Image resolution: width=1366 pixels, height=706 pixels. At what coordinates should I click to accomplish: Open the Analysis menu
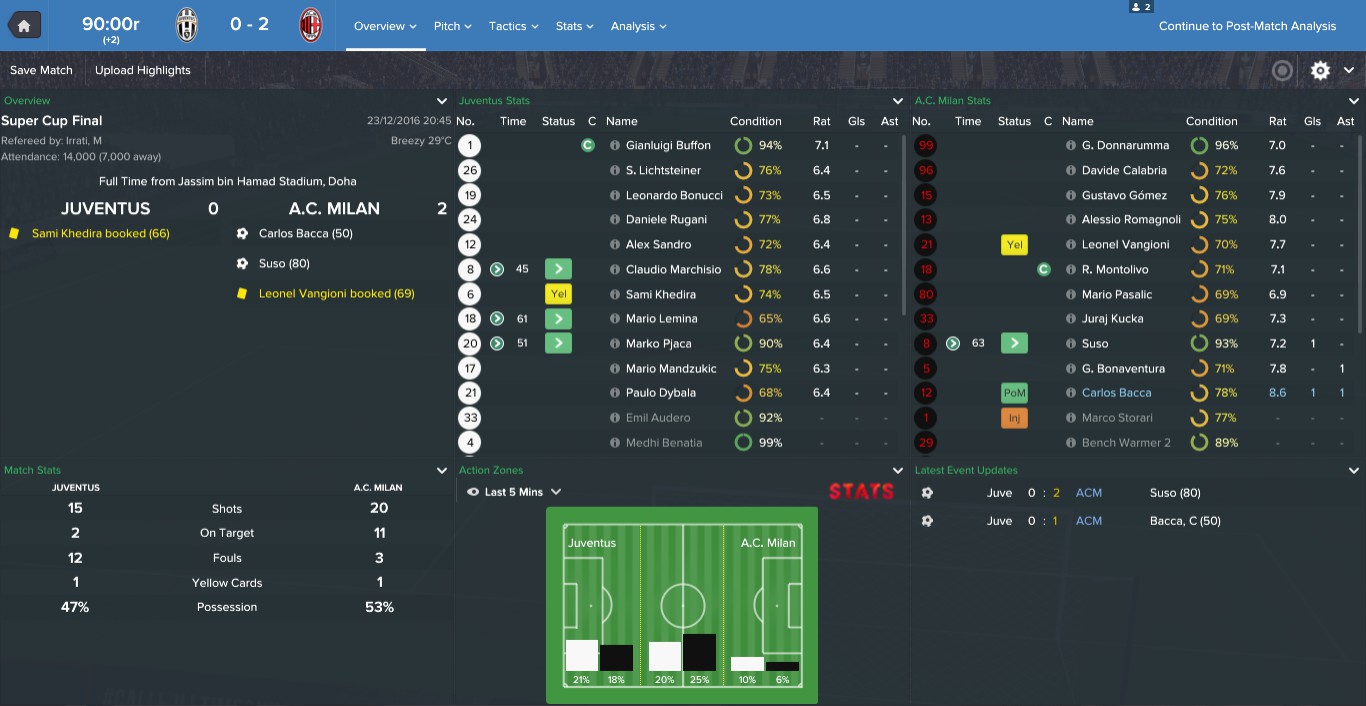tap(638, 26)
